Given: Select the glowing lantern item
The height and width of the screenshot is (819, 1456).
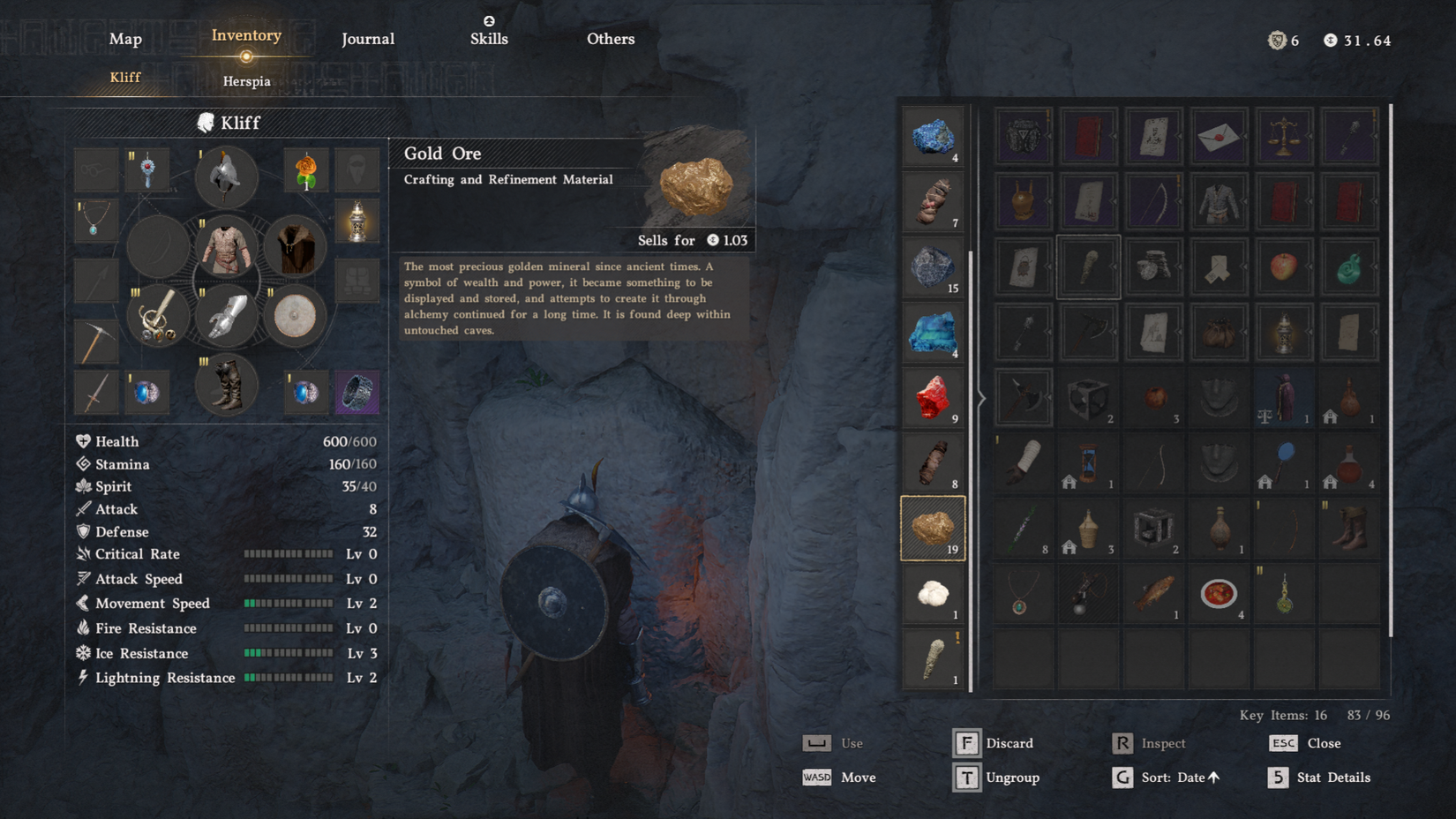Looking at the screenshot, I should [1284, 333].
